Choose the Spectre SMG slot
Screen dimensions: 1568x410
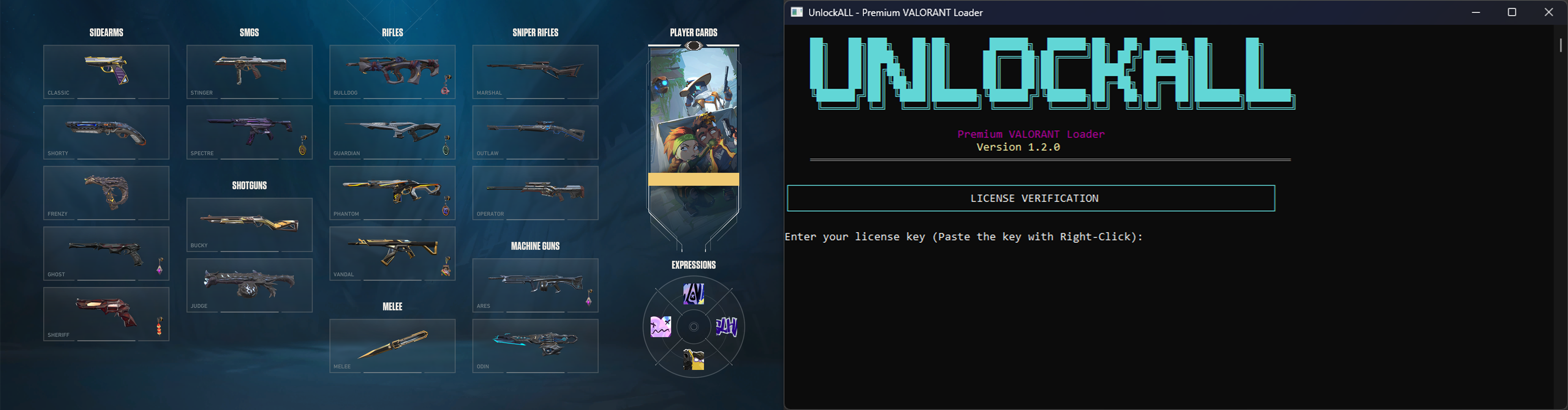(249, 132)
